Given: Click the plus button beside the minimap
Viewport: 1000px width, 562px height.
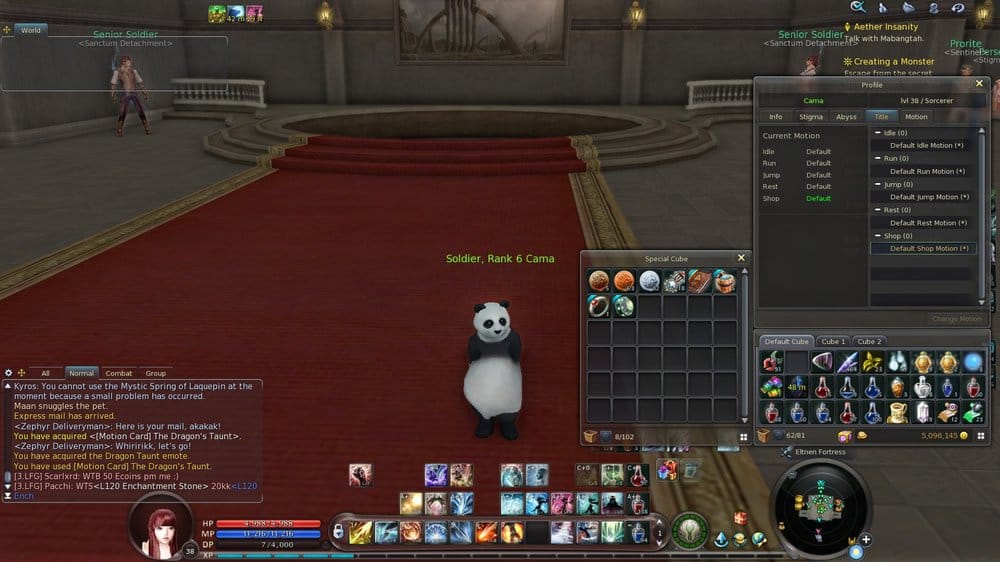Looking at the screenshot, I should [866, 540].
